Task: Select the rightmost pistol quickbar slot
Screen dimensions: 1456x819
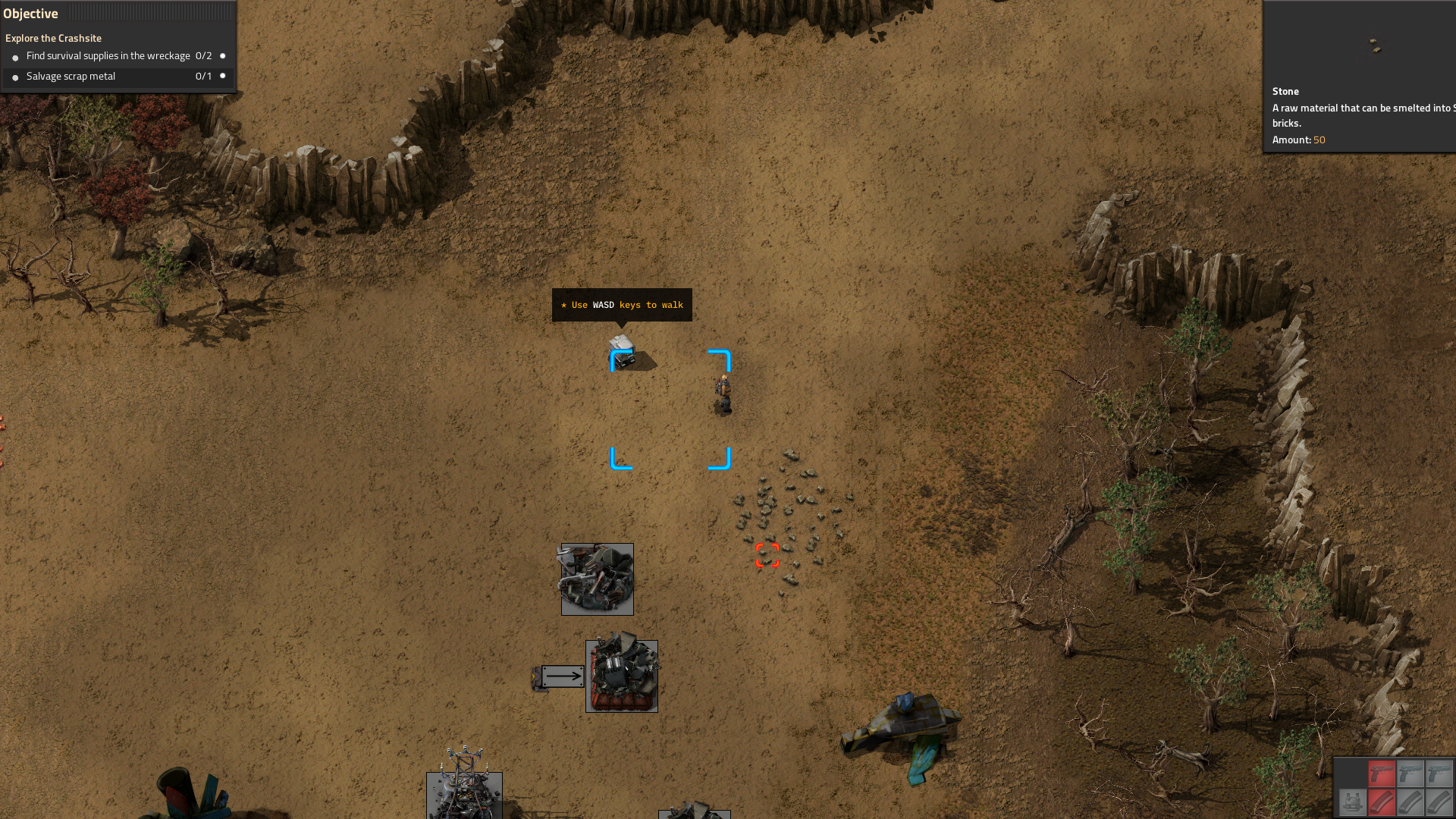Action: tap(1439, 773)
